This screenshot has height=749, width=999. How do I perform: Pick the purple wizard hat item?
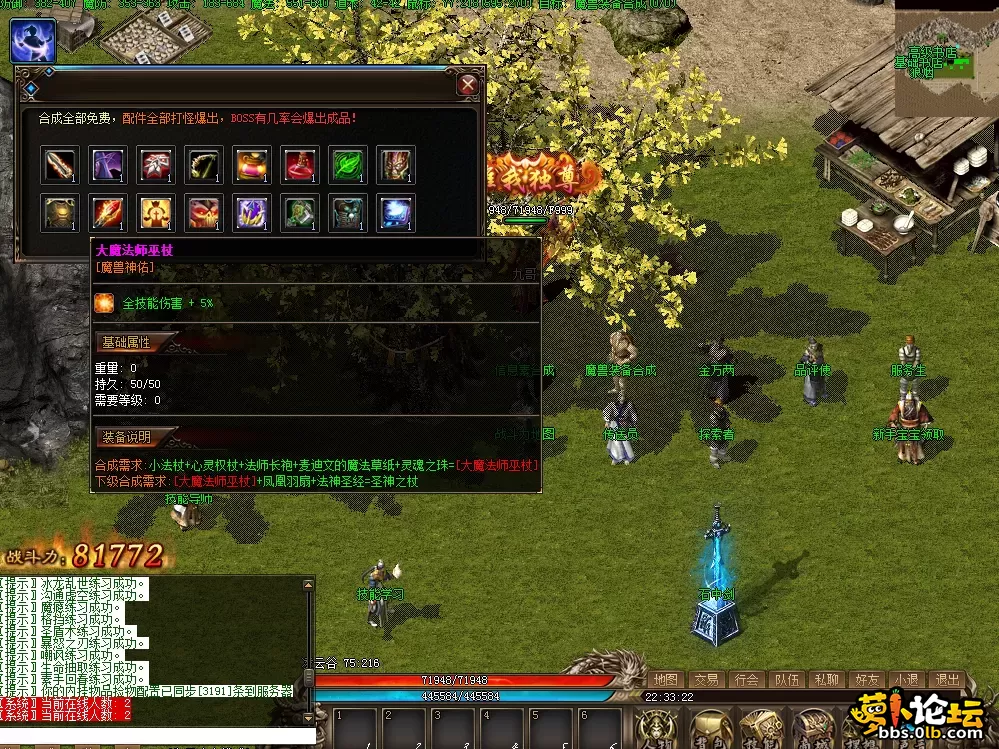click(108, 164)
